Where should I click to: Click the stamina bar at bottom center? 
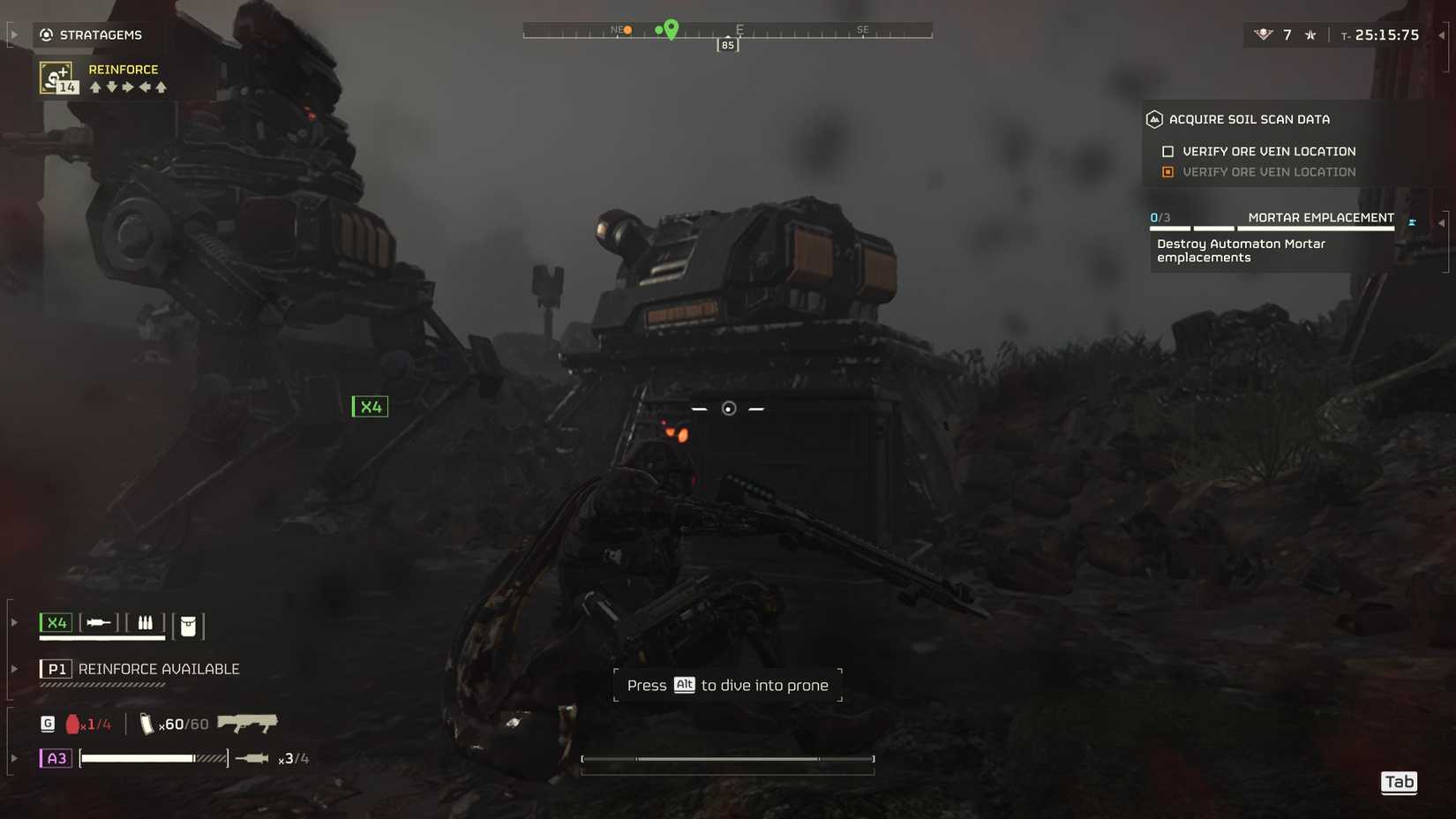[x=727, y=759]
